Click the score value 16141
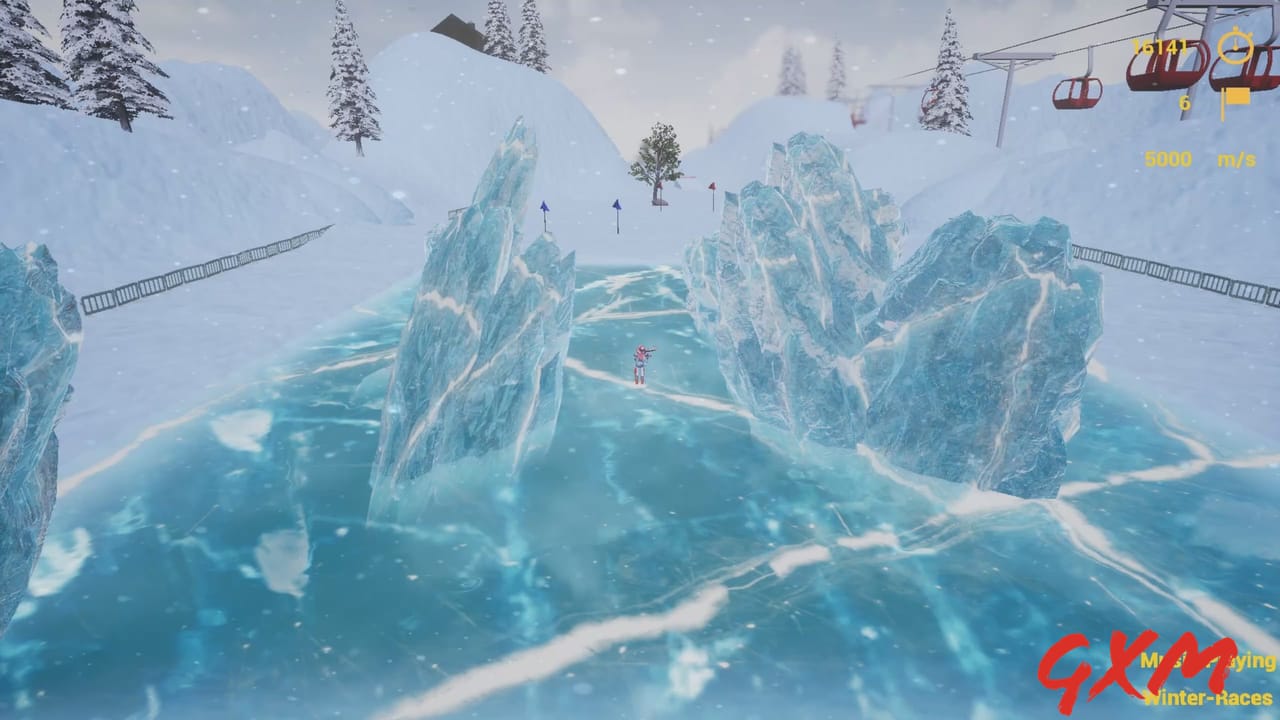Screen dimensions: 1280x720 point(1160,45)
